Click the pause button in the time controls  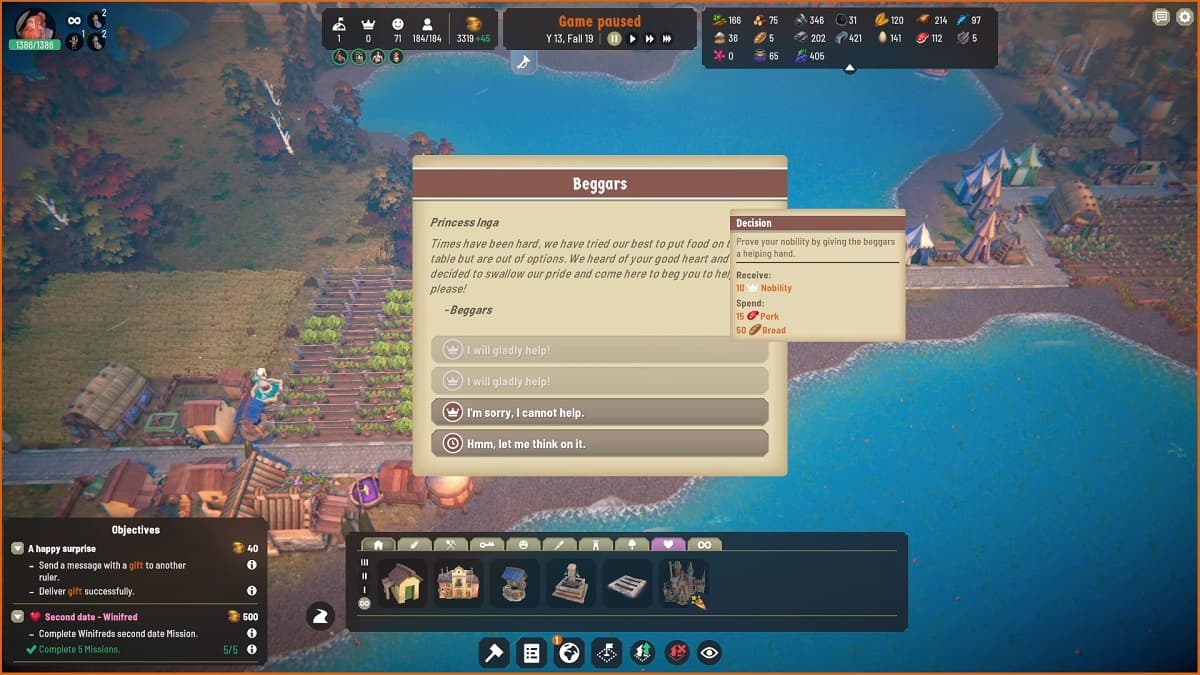[x=614, y=39]
